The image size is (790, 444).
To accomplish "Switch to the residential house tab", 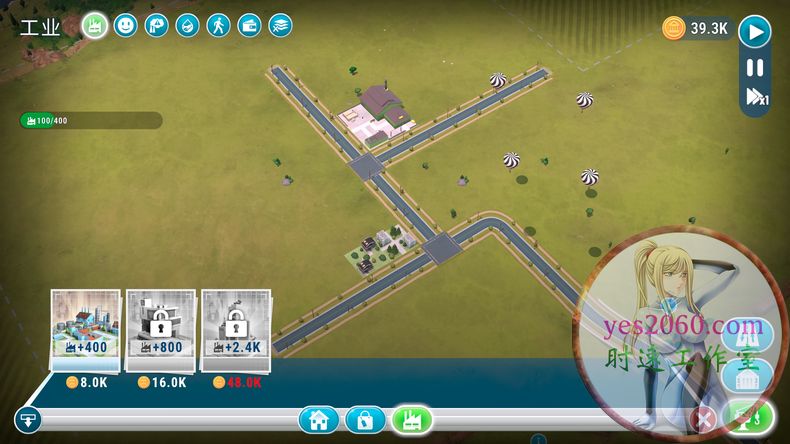I will click(318, 420).
